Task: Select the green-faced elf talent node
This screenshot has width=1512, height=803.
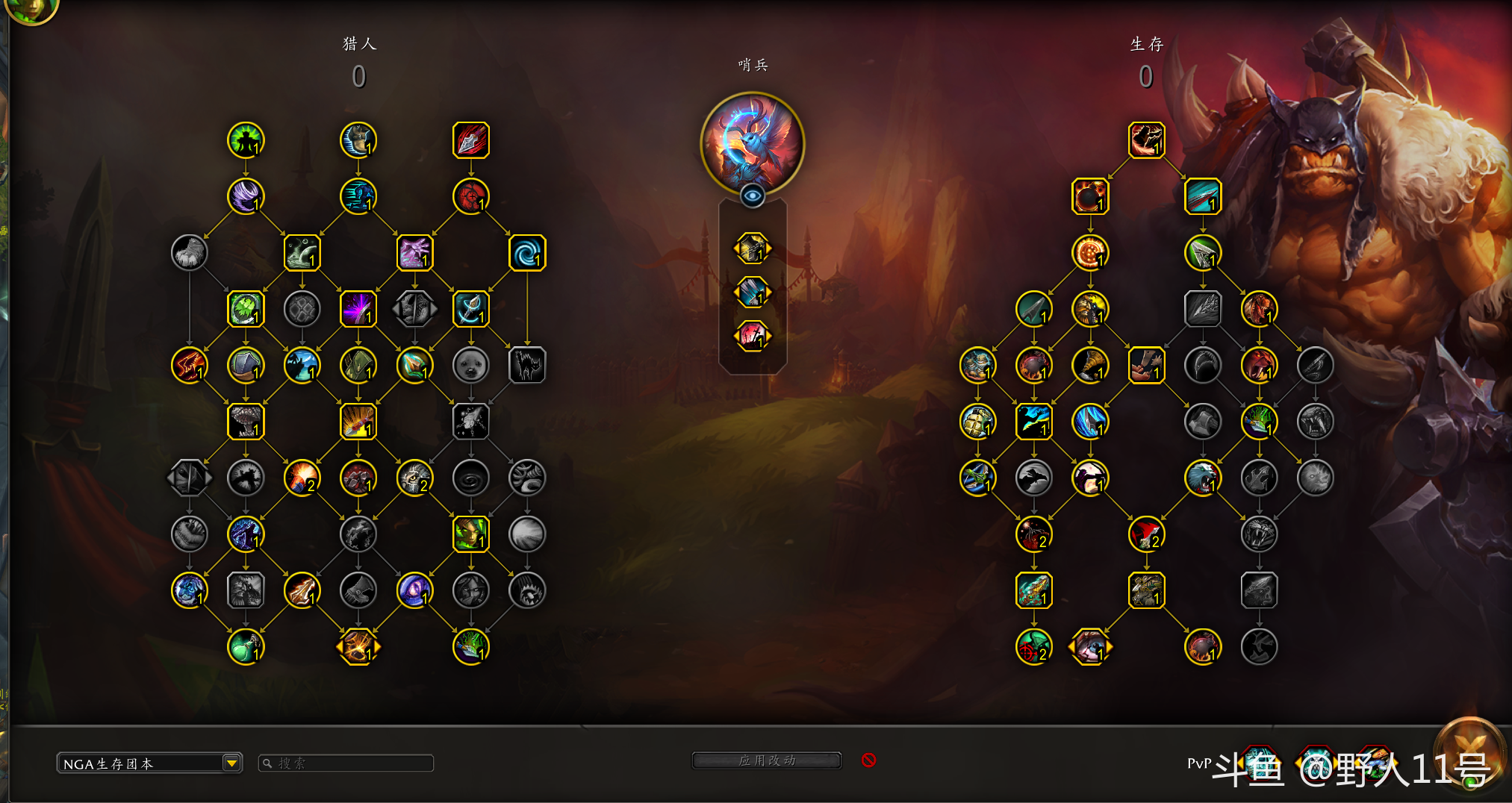Action: pyautogui.click(x=471, y=534)
